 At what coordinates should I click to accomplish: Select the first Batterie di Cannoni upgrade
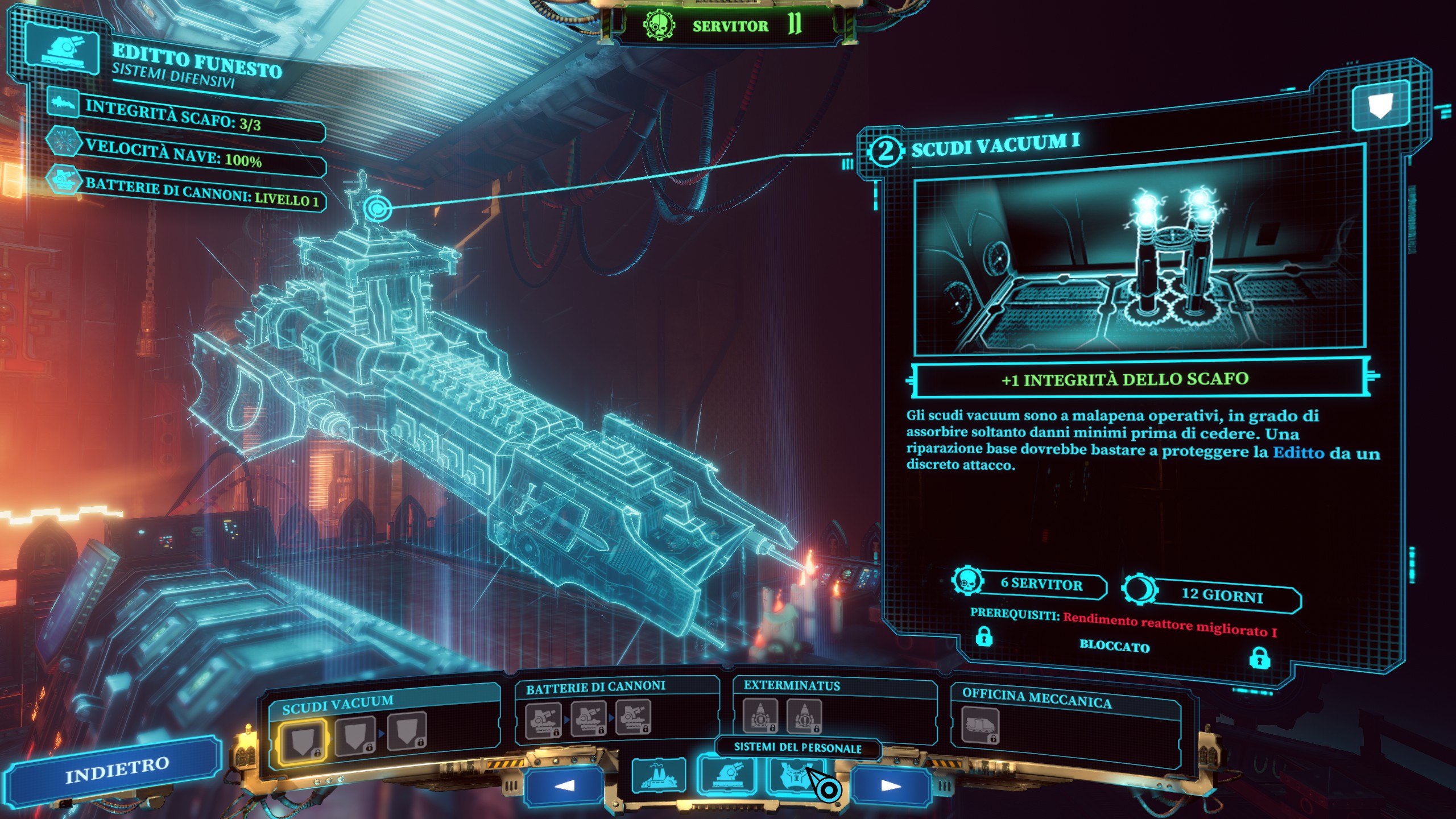[543, 721]
